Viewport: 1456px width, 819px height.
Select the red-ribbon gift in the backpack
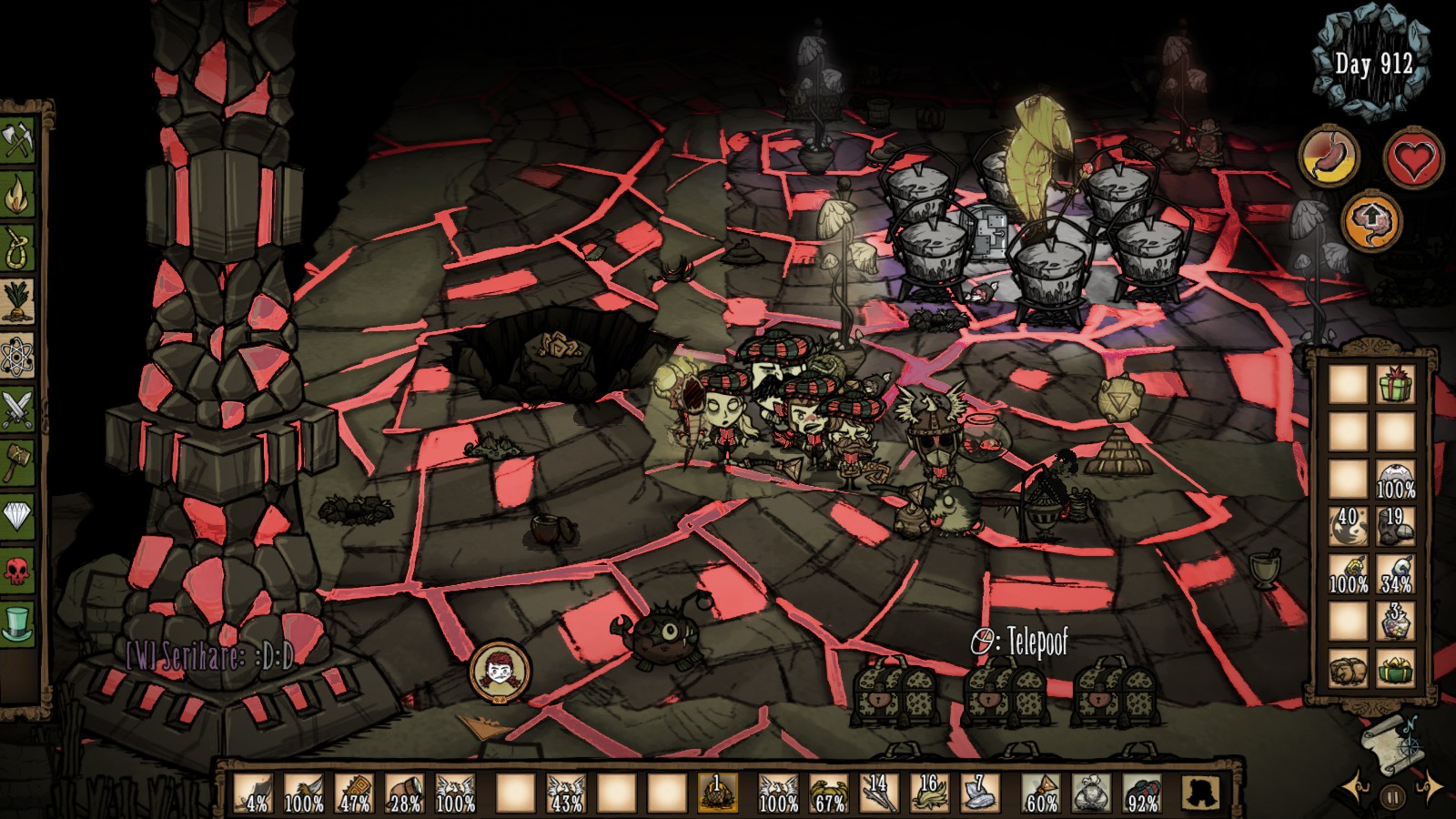pos(1395,386)
